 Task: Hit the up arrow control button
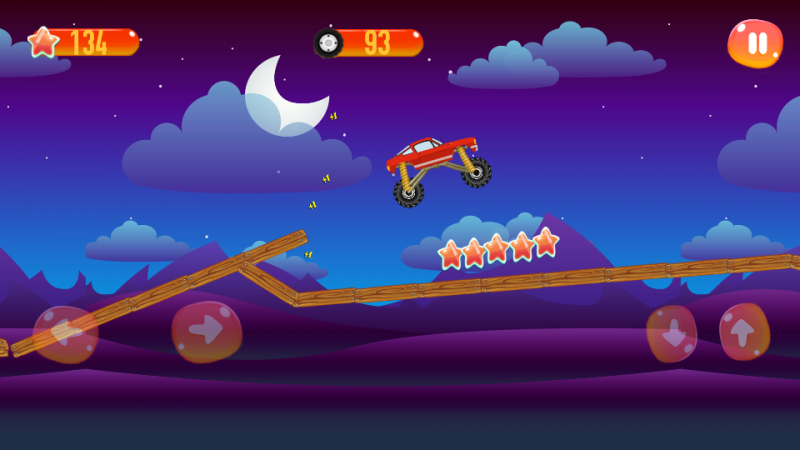(745, 332)
